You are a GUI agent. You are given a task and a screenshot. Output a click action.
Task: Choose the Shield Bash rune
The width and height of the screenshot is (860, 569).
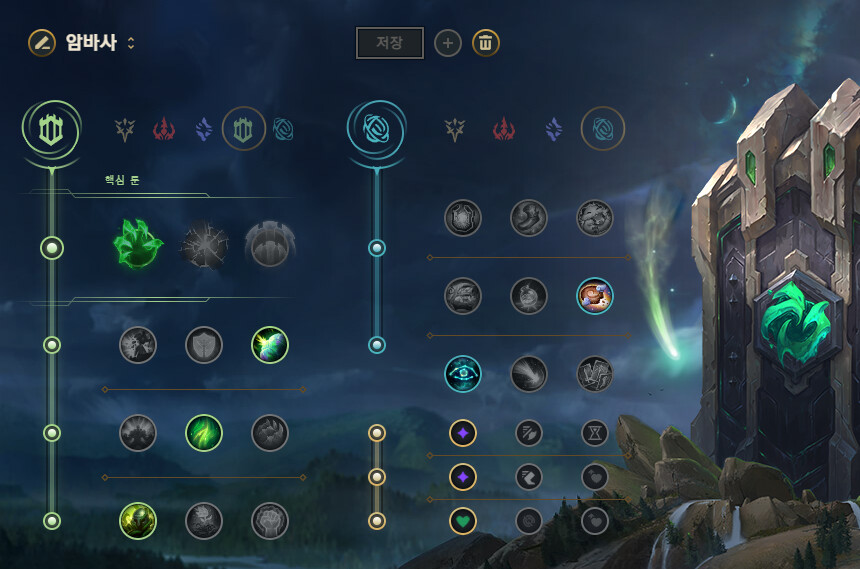[x=270, y=345]
